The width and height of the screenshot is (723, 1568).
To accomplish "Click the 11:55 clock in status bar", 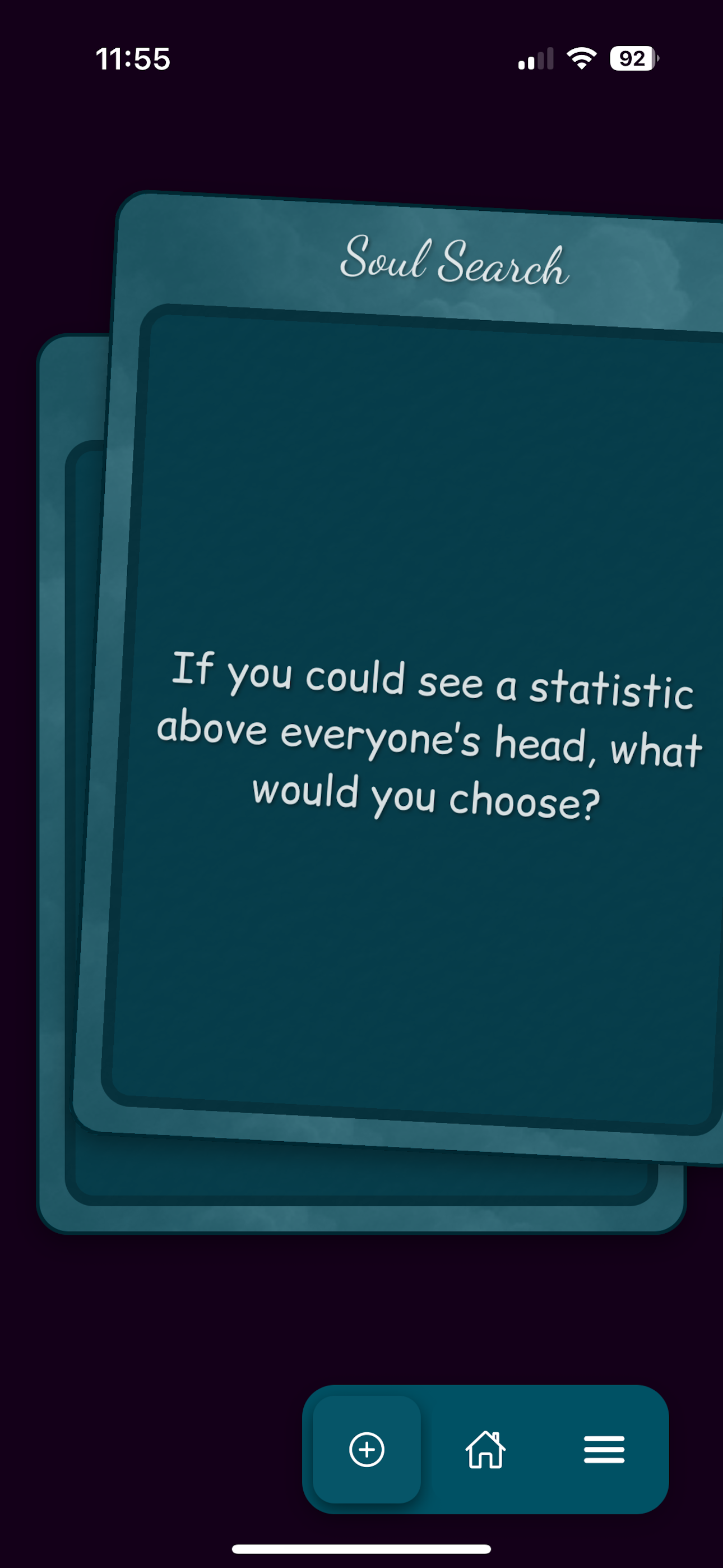I will 133,58.
